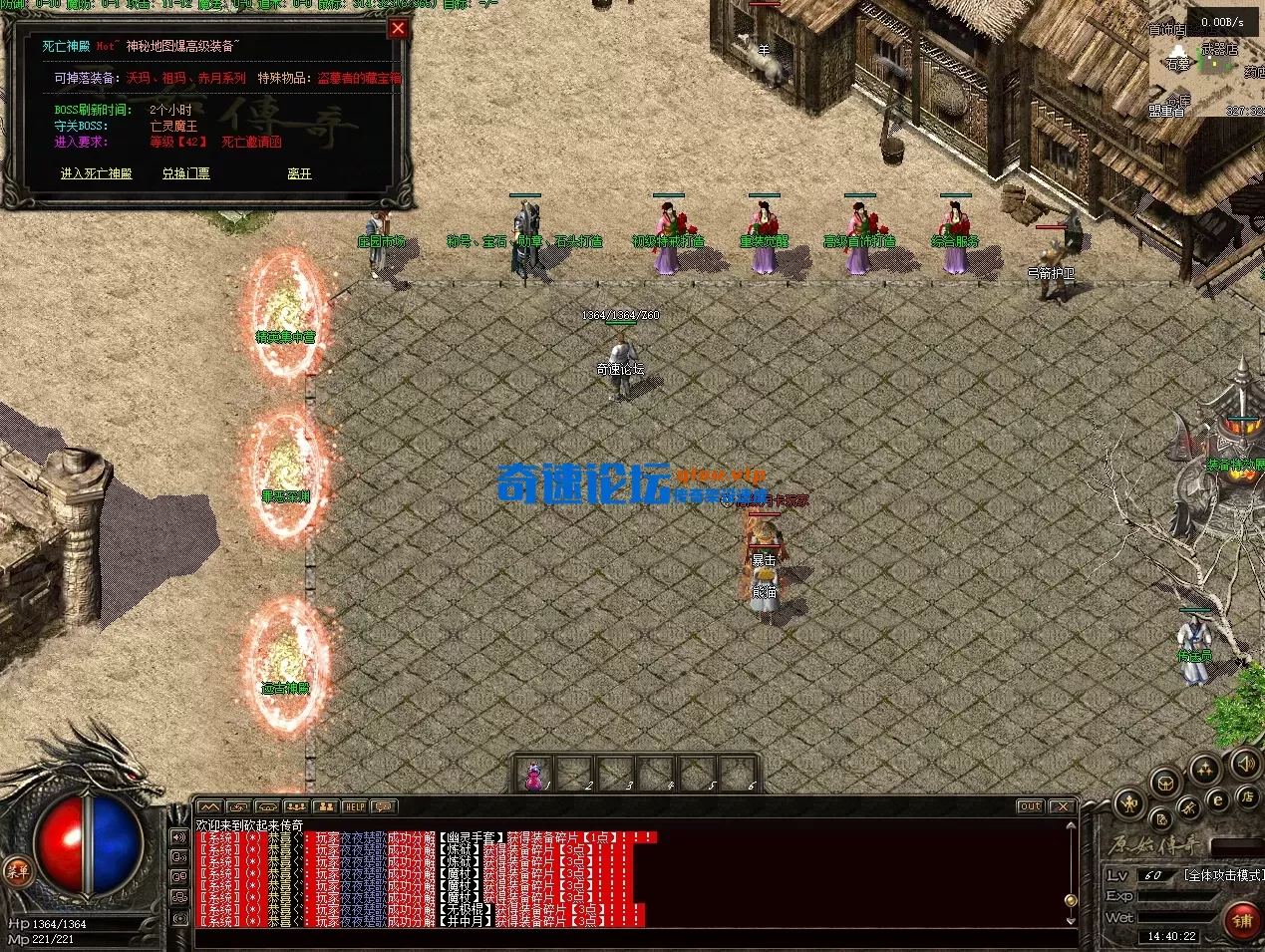
Task: Open the 菜单 menu button beside the orb
Action: [x=17, y=870]
